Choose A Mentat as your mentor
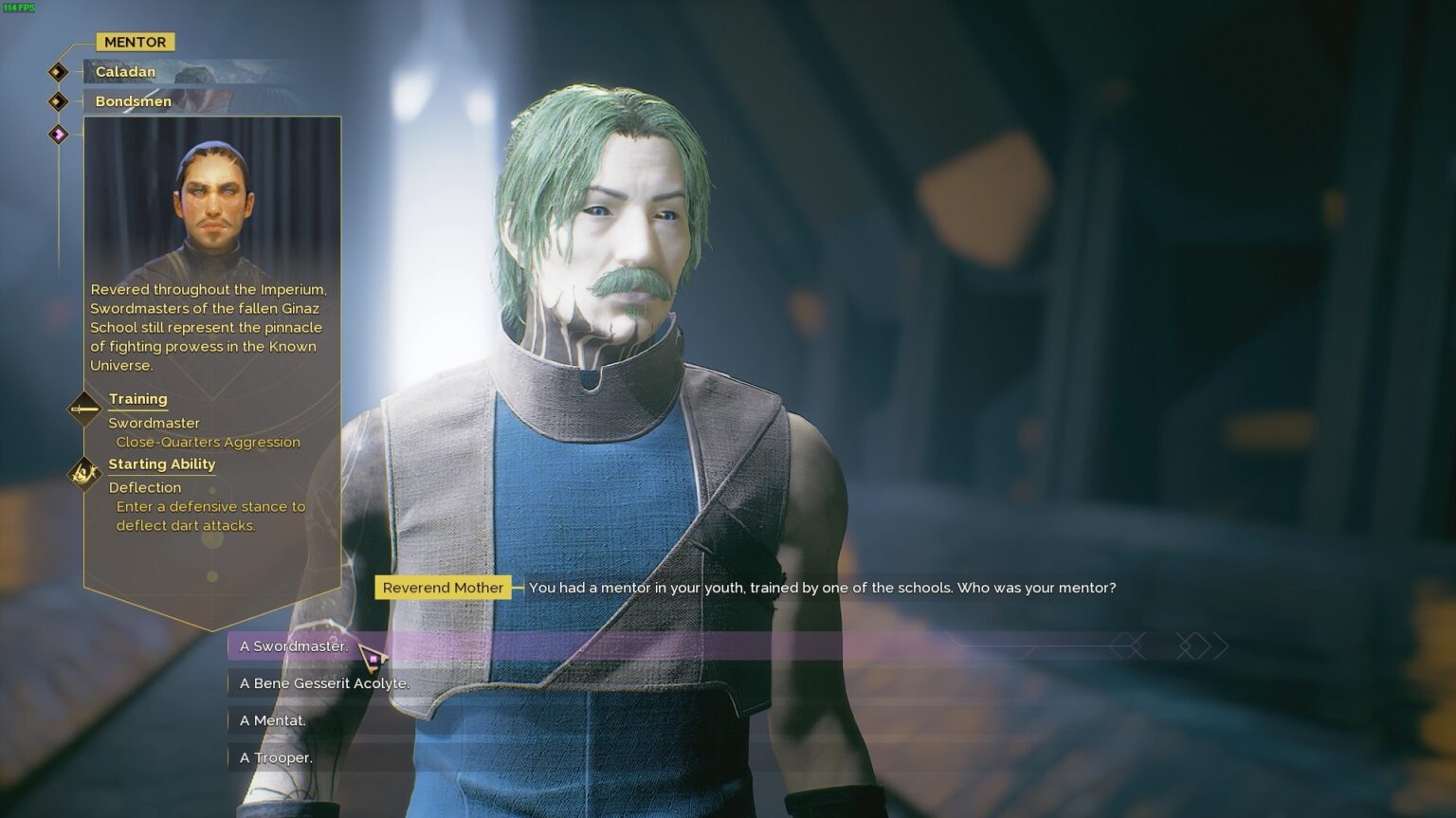Viewport: 1456px width, 818px height. coord(274,720)
